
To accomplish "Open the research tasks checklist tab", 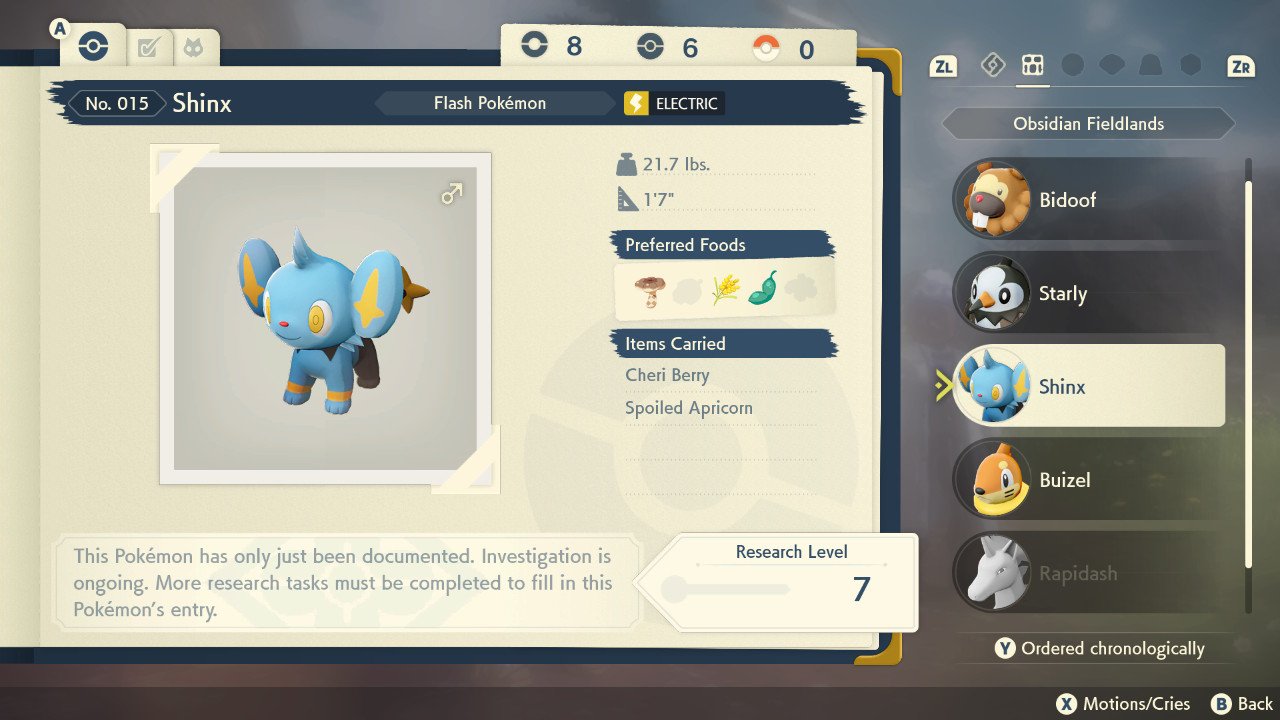I will coord(148,47).
